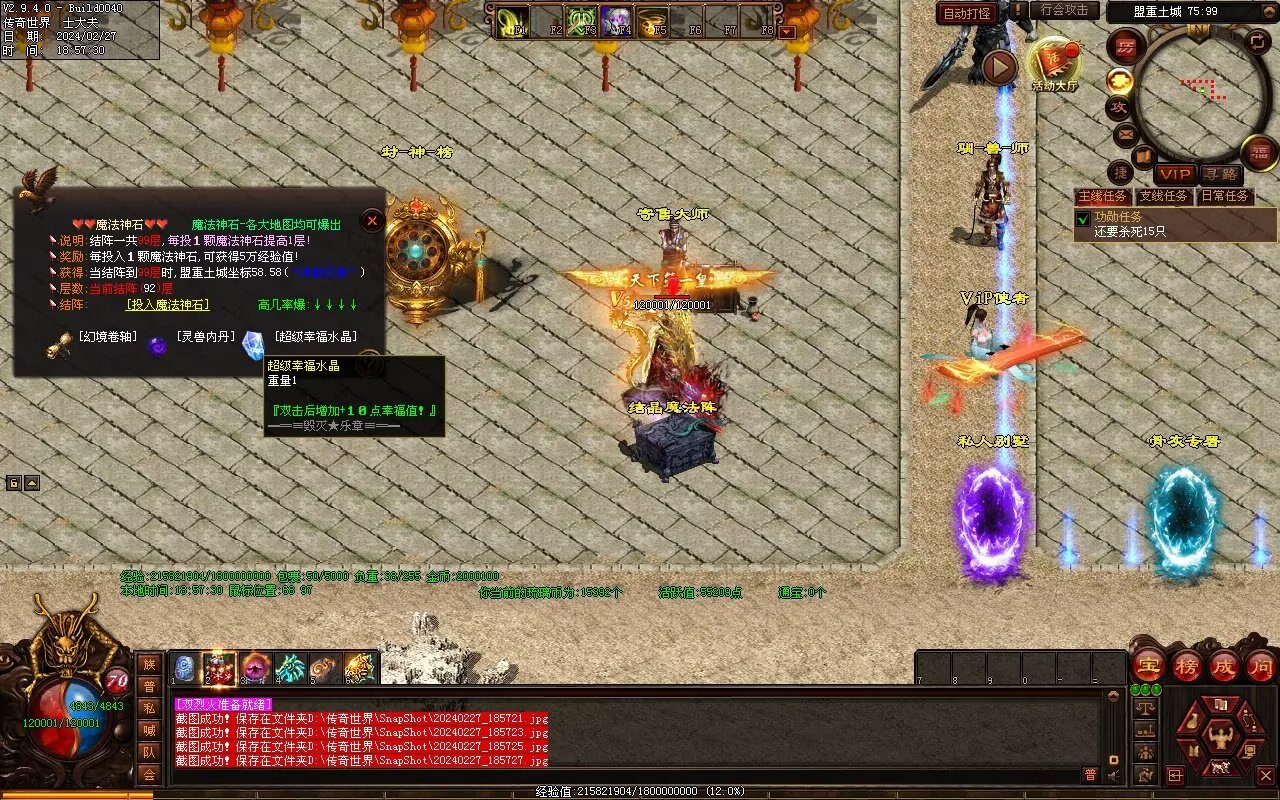Open the VIP panel button
Viewport: 1280px width, 800px height.
1175,174
